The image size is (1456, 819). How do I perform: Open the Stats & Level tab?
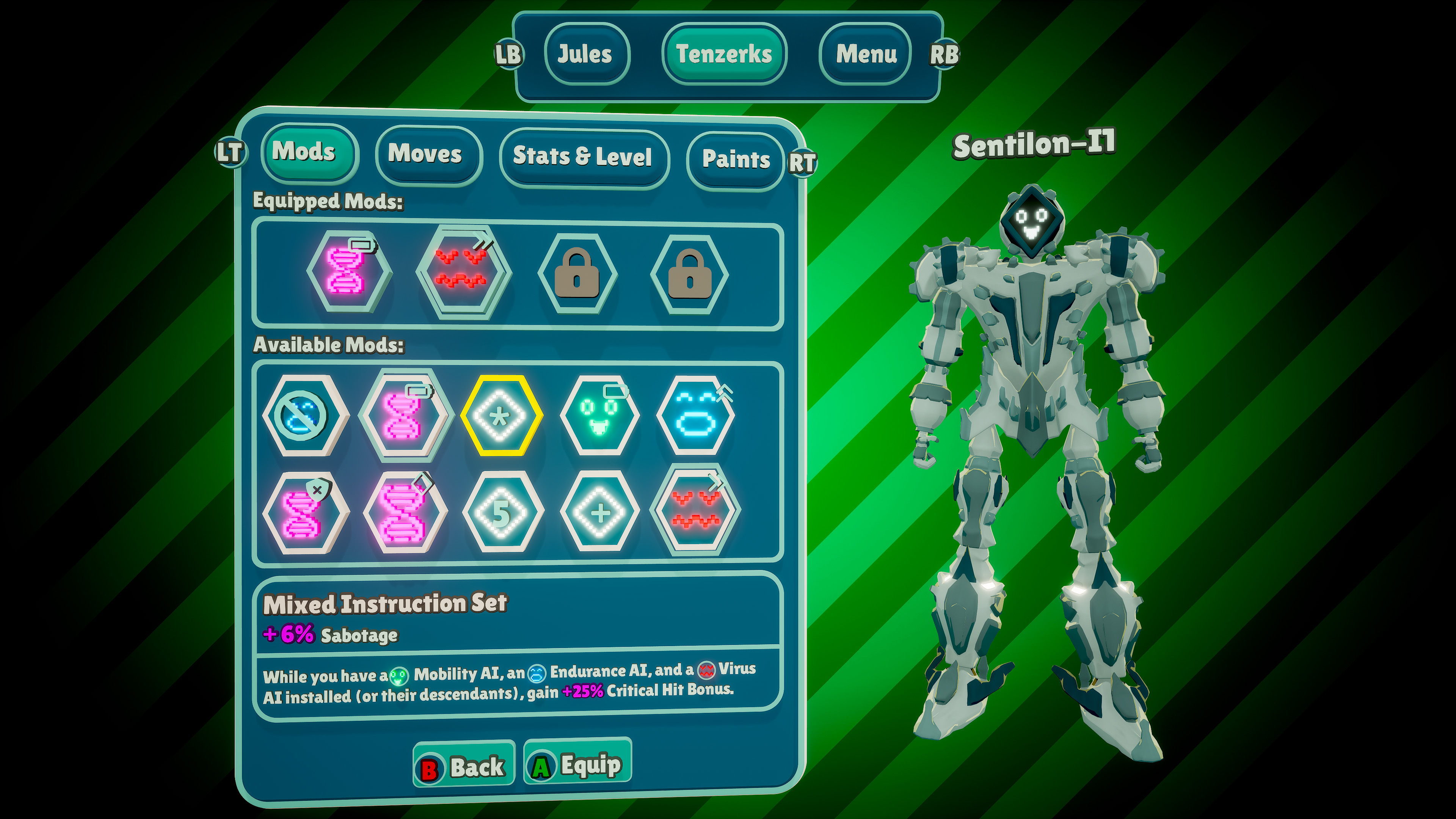582,157
